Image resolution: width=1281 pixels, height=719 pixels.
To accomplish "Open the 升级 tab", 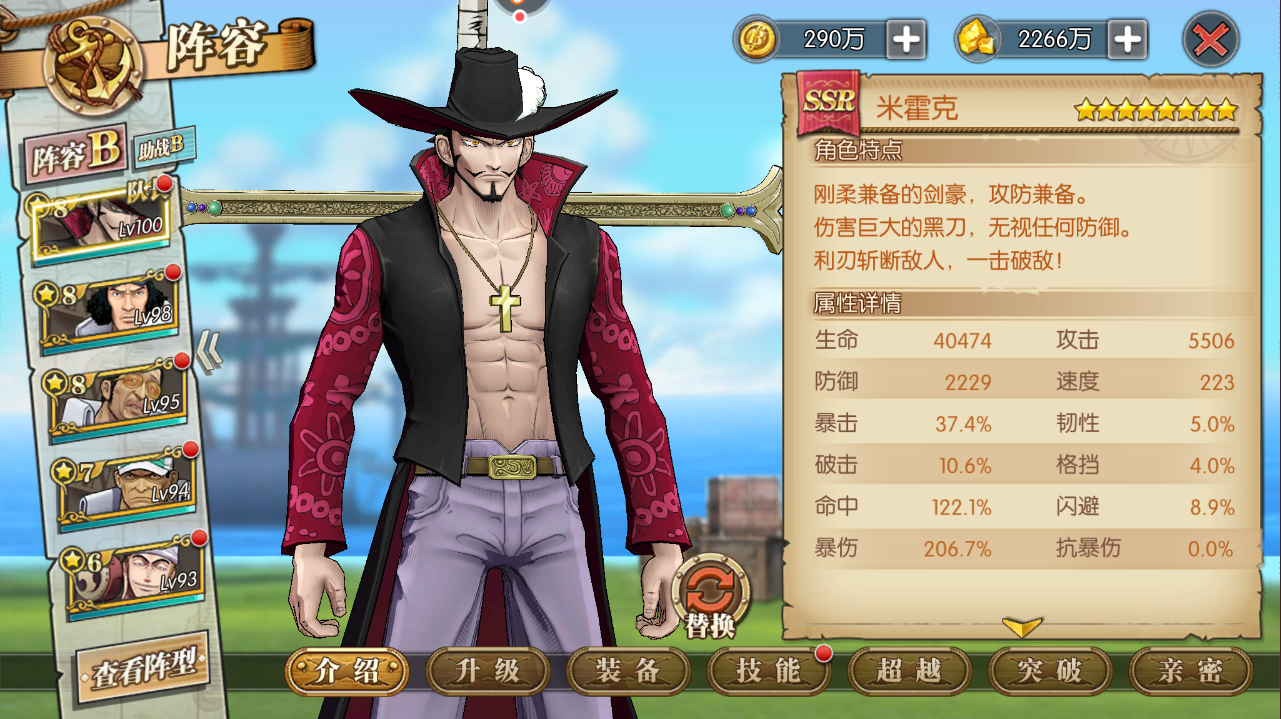I will (x=487, y=671).
